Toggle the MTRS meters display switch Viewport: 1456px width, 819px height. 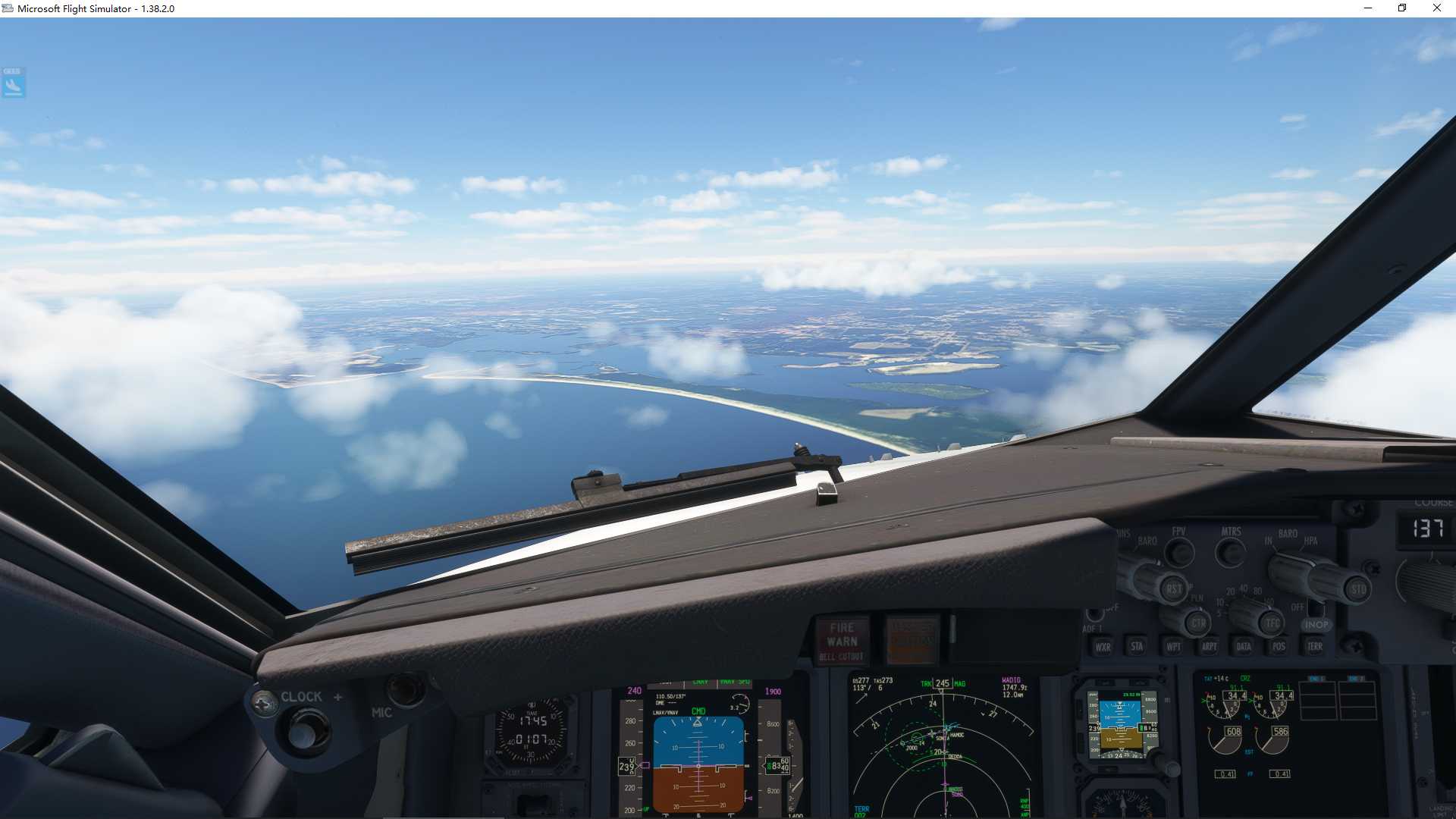[x=1229, y=554]
